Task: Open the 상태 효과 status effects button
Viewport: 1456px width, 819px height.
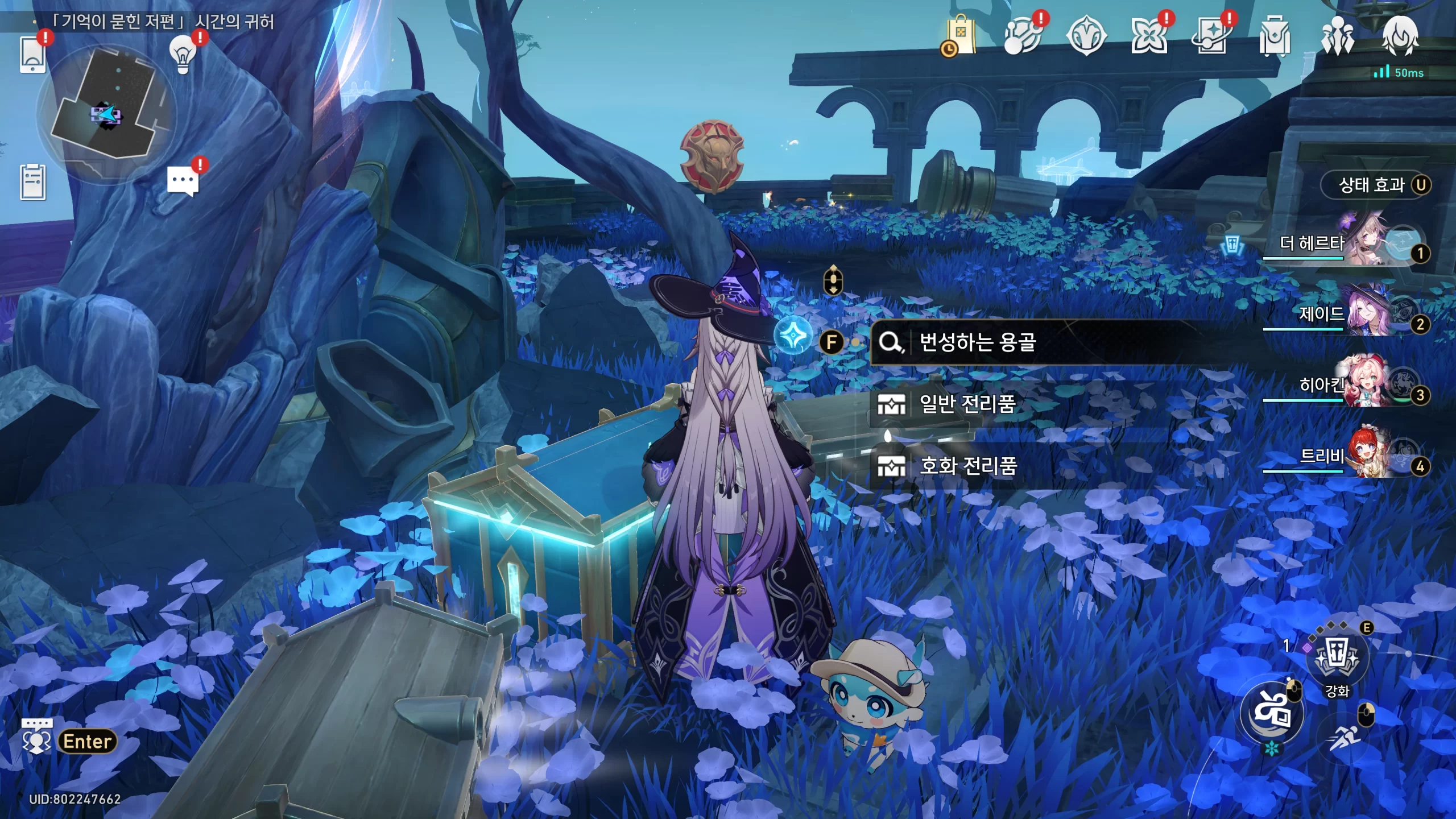Action: coord(1375,185)
